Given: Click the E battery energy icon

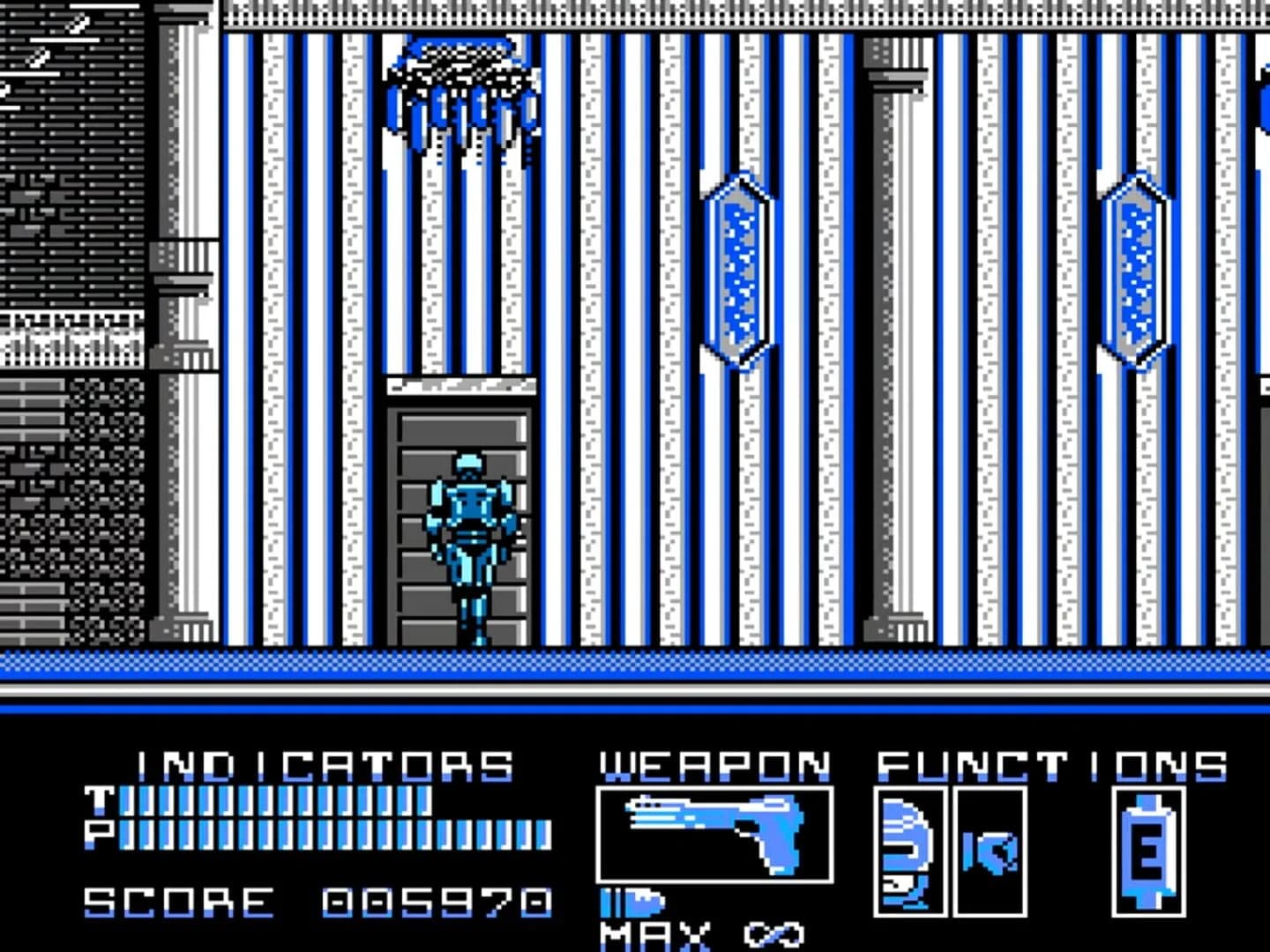Looking at the screenshot, I should click(1147, 851).
